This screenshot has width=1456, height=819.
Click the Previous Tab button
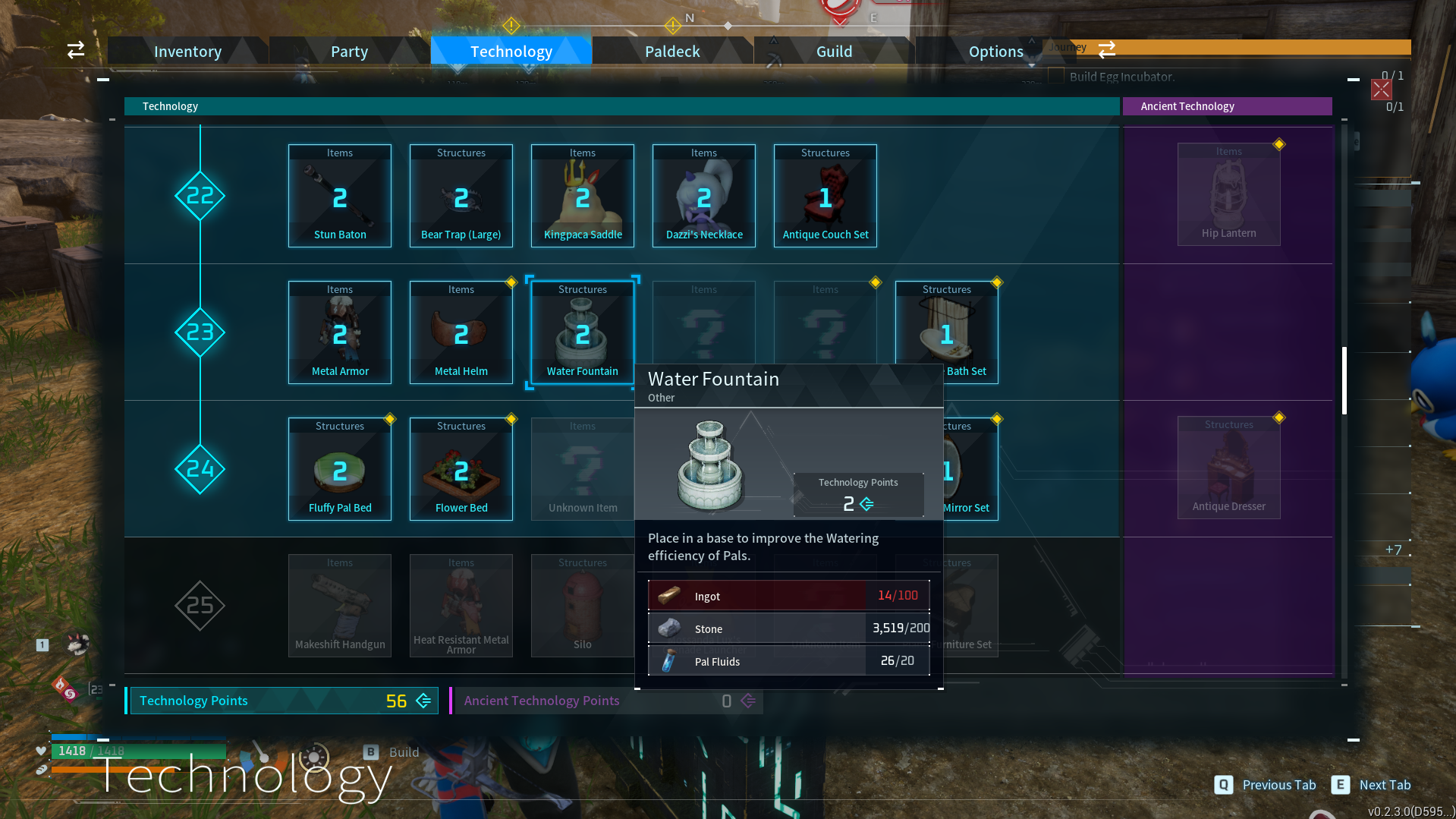1266,785
